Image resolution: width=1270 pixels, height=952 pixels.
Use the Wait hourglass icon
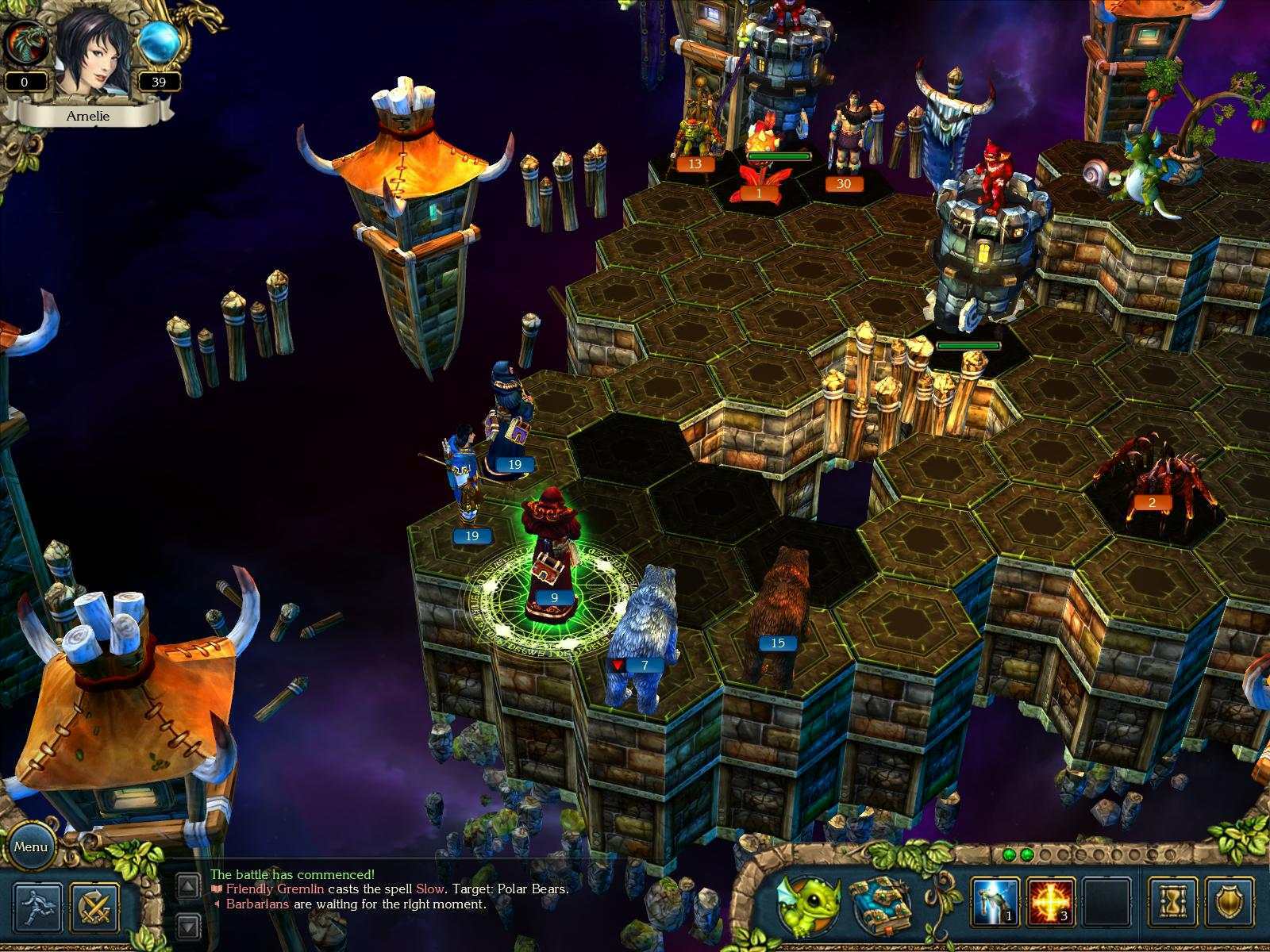[1172, 903]
